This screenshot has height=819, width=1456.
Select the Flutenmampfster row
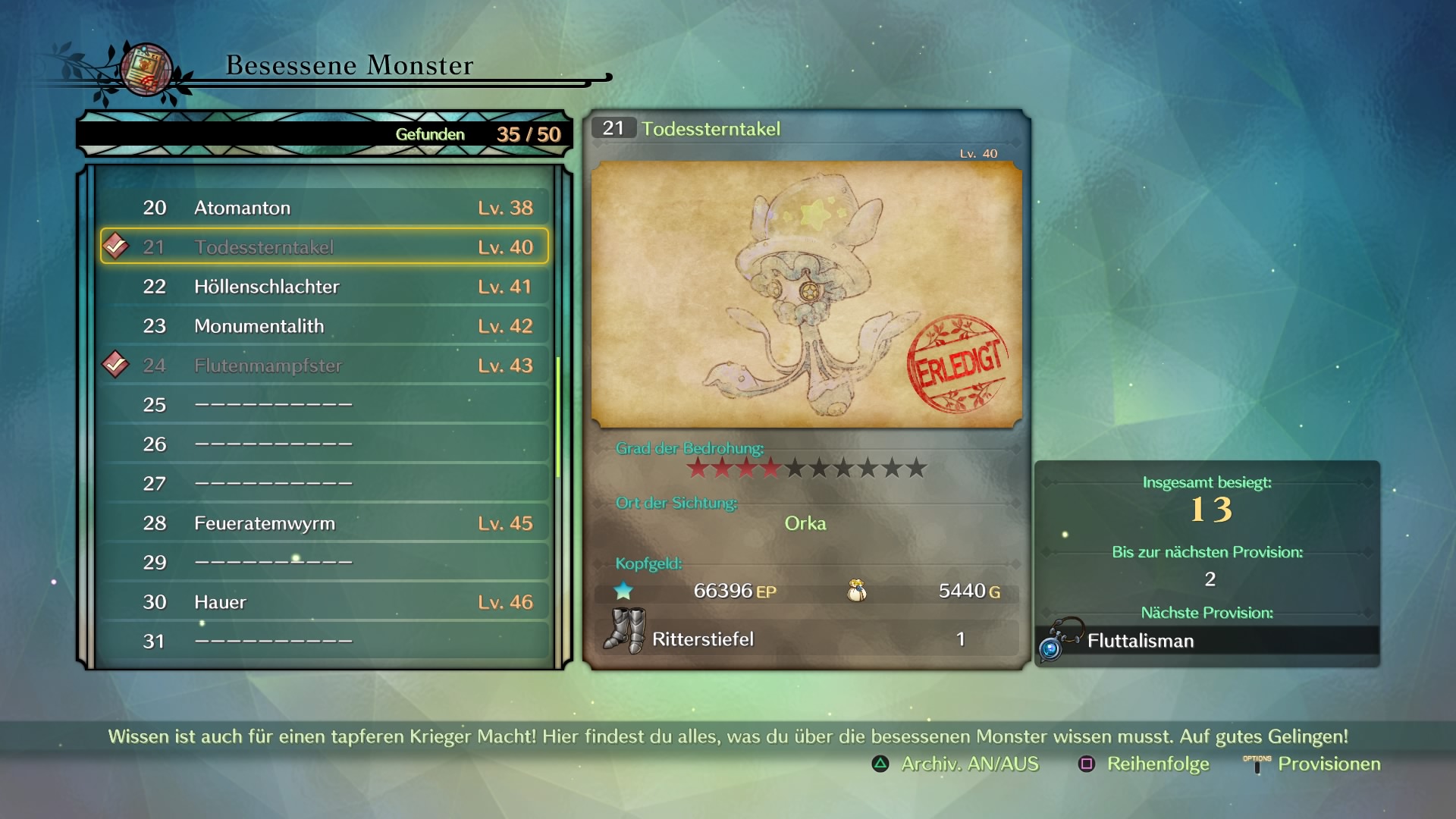[x=325, y=366]
